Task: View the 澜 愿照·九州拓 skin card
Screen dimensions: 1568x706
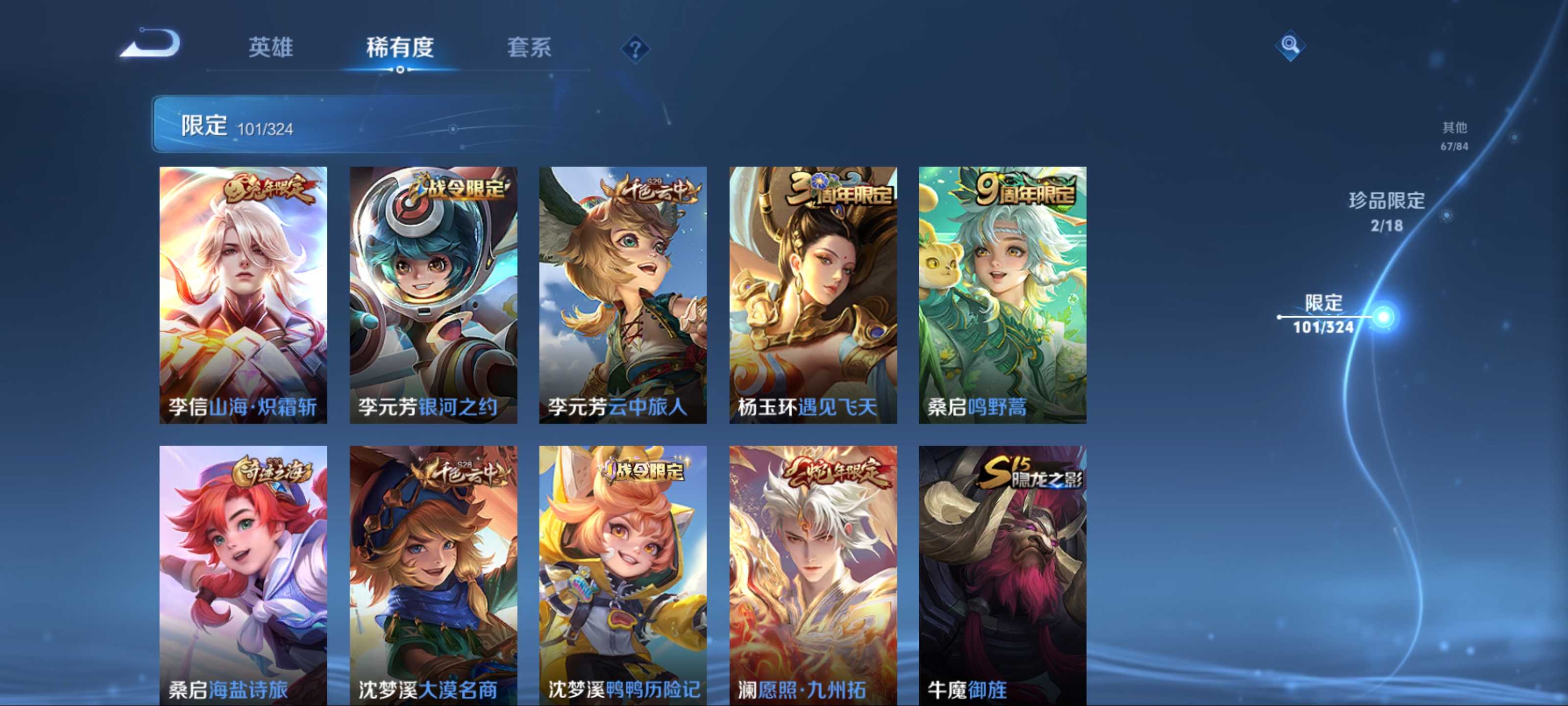Action: [x=812, y=575]
